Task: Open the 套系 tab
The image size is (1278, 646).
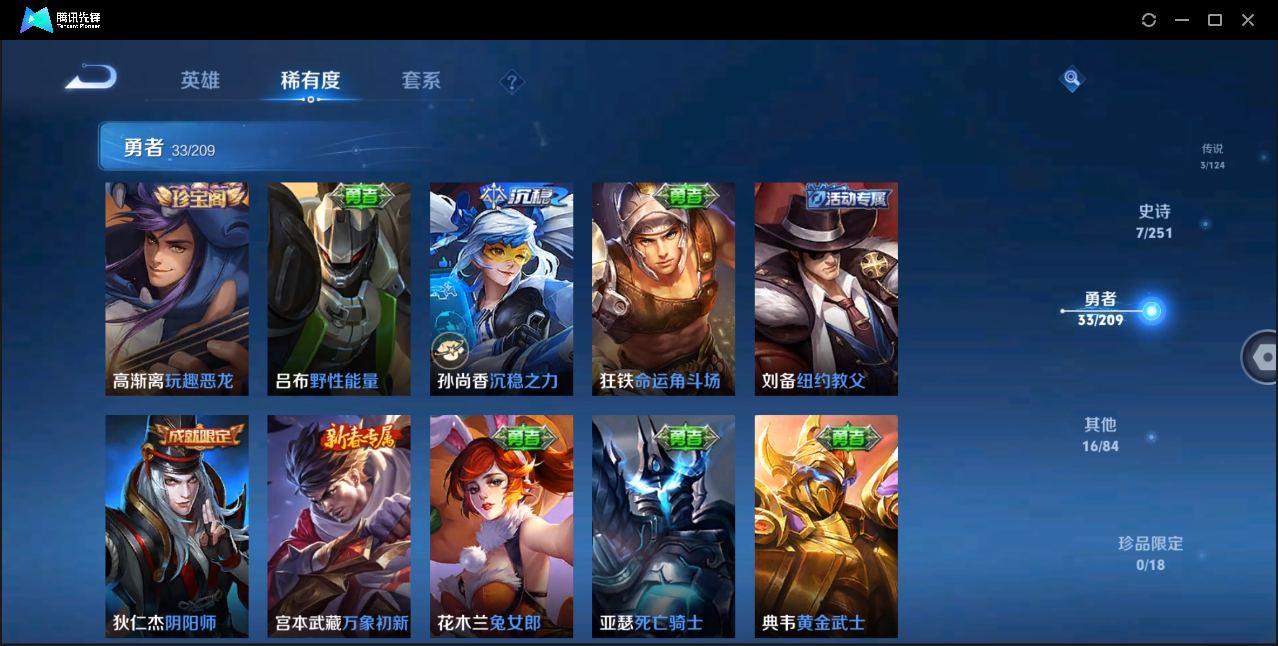Action: tap(421, 81)
